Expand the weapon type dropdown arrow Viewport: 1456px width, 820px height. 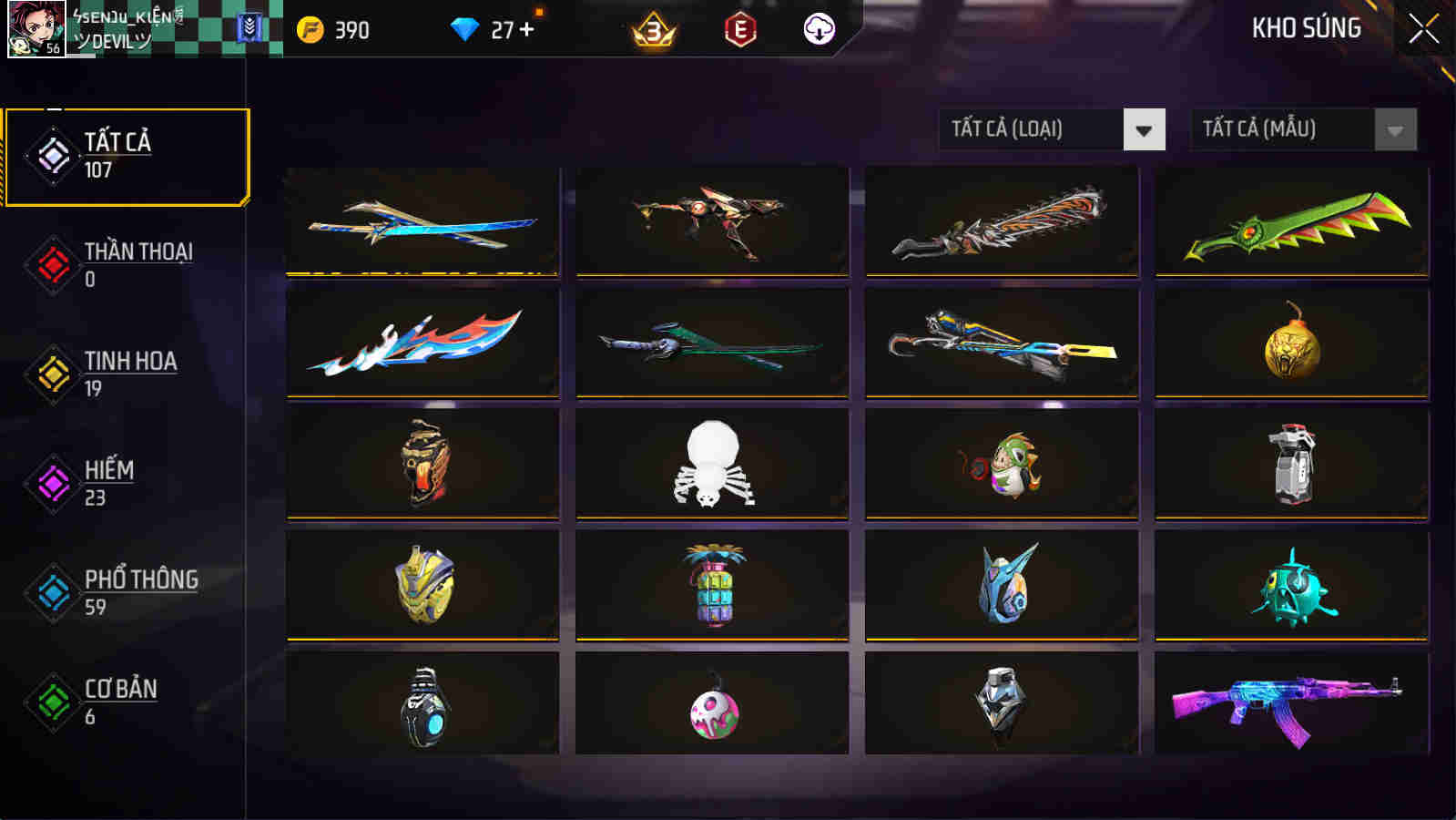(x=1142, y=128)
